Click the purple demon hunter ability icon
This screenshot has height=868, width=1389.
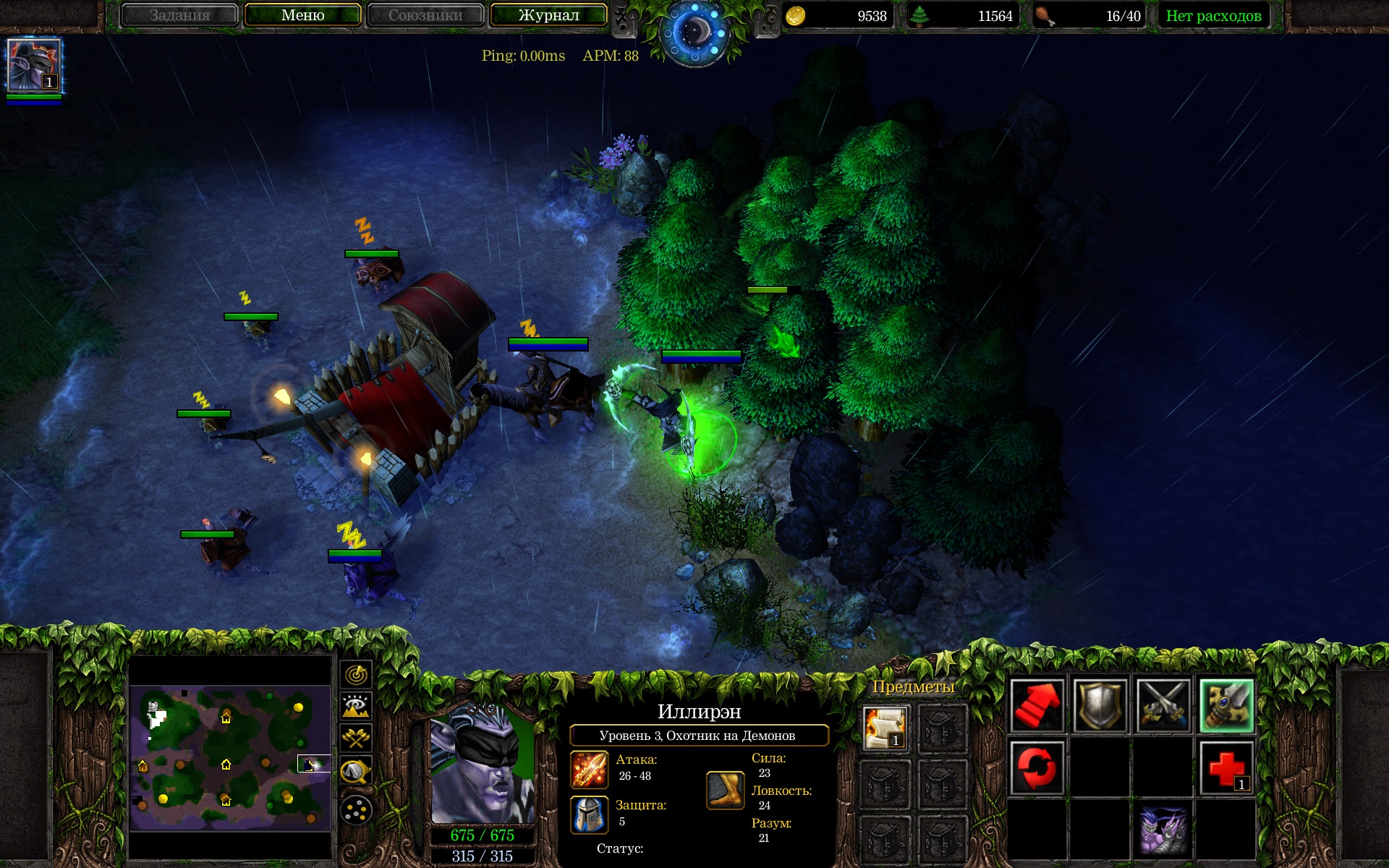(x=1163, y=830)
